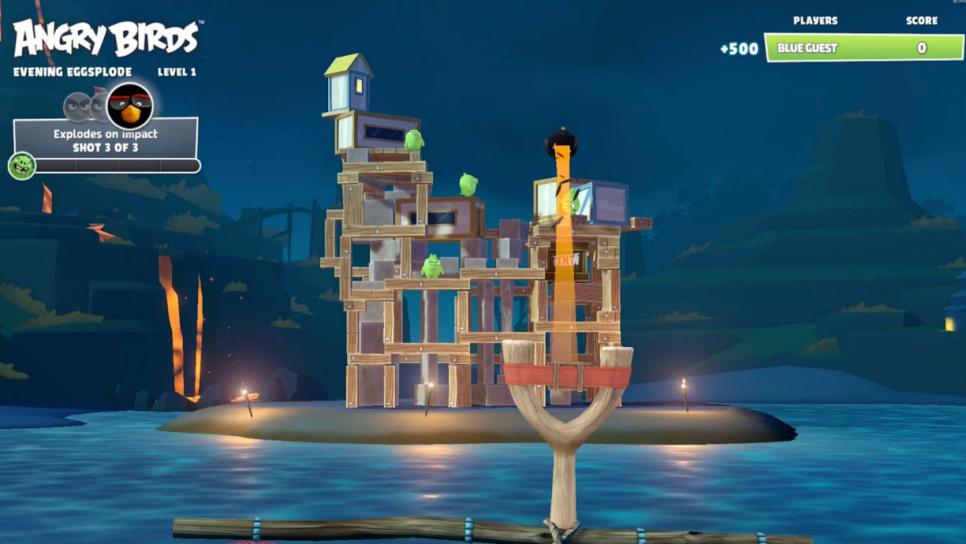
Task: Click the Blue Guest player row
Action: pyautogui.click(x=863, y=48)
